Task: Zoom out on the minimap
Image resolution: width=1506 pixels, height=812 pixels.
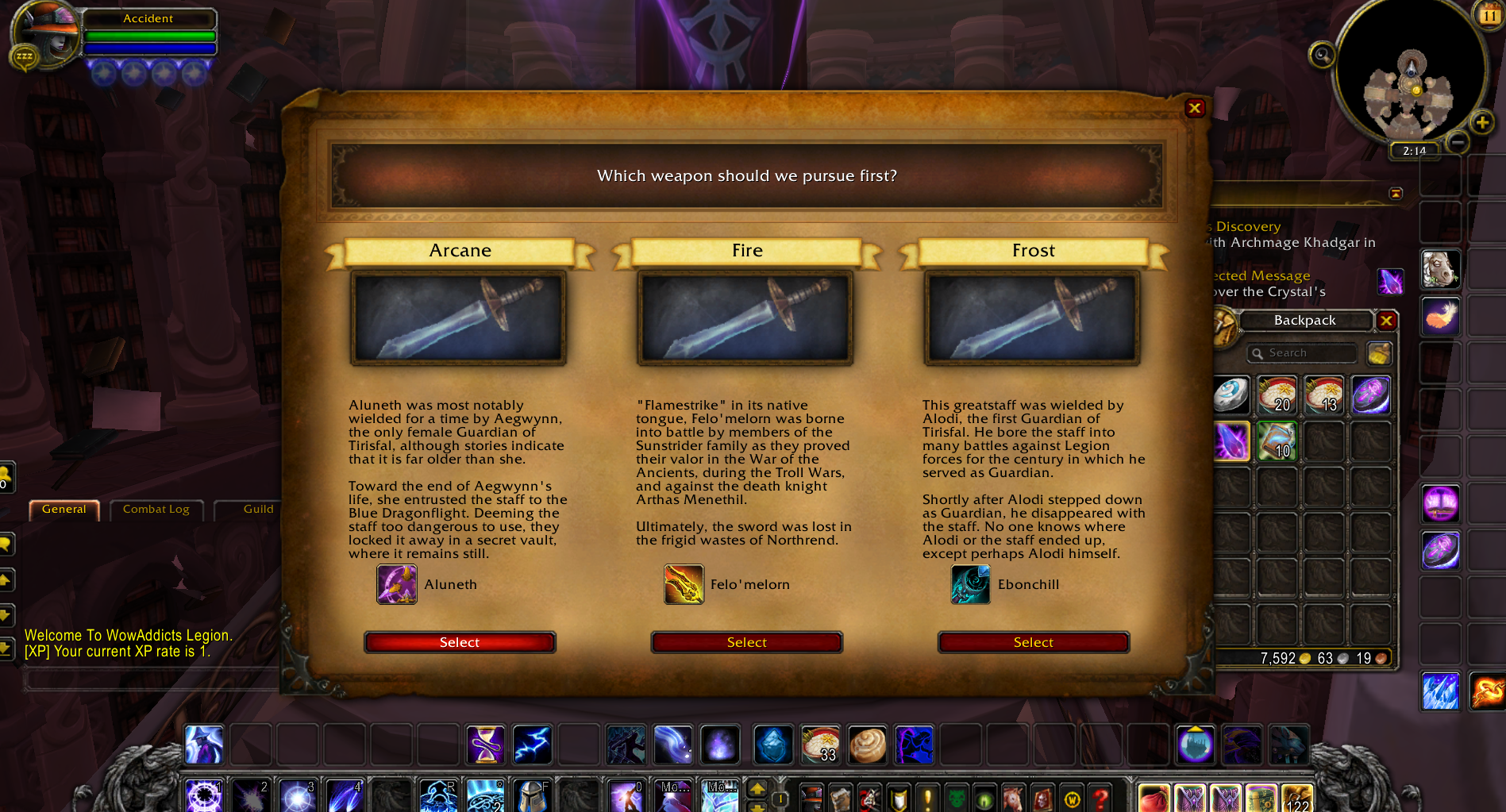Action: pyautogui.click(x=1457, y=142)
